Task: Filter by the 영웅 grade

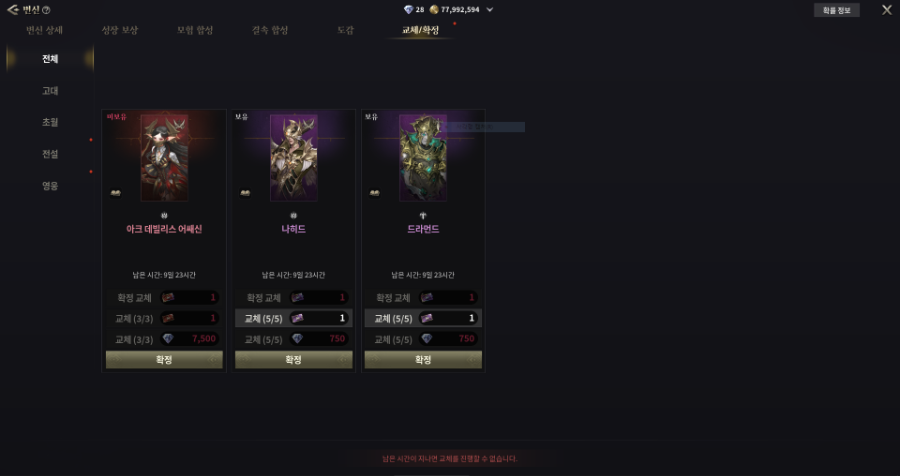Action: (50, 186)
